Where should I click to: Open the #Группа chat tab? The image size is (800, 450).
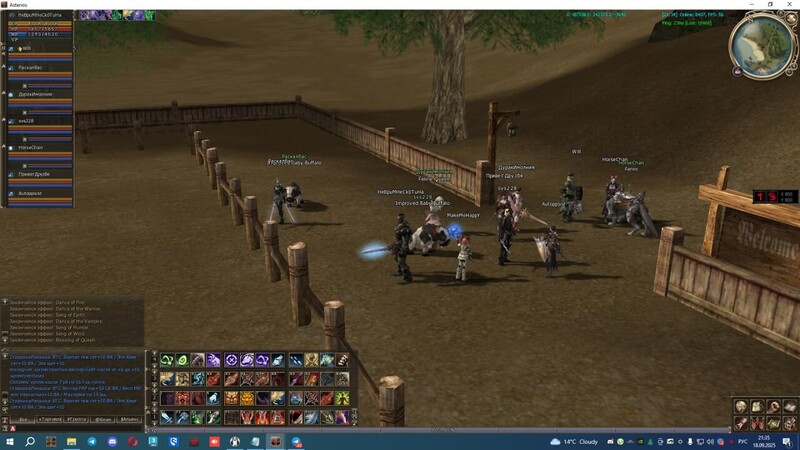(x=76, y=420)
